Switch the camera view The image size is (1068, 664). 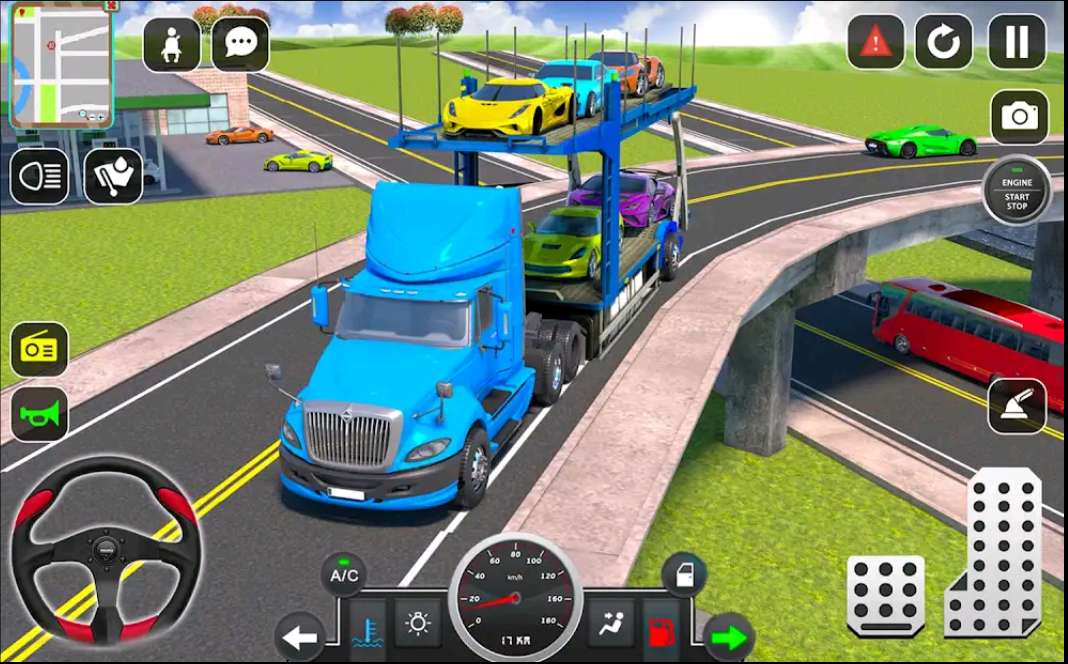click(x=1019, y=117)
